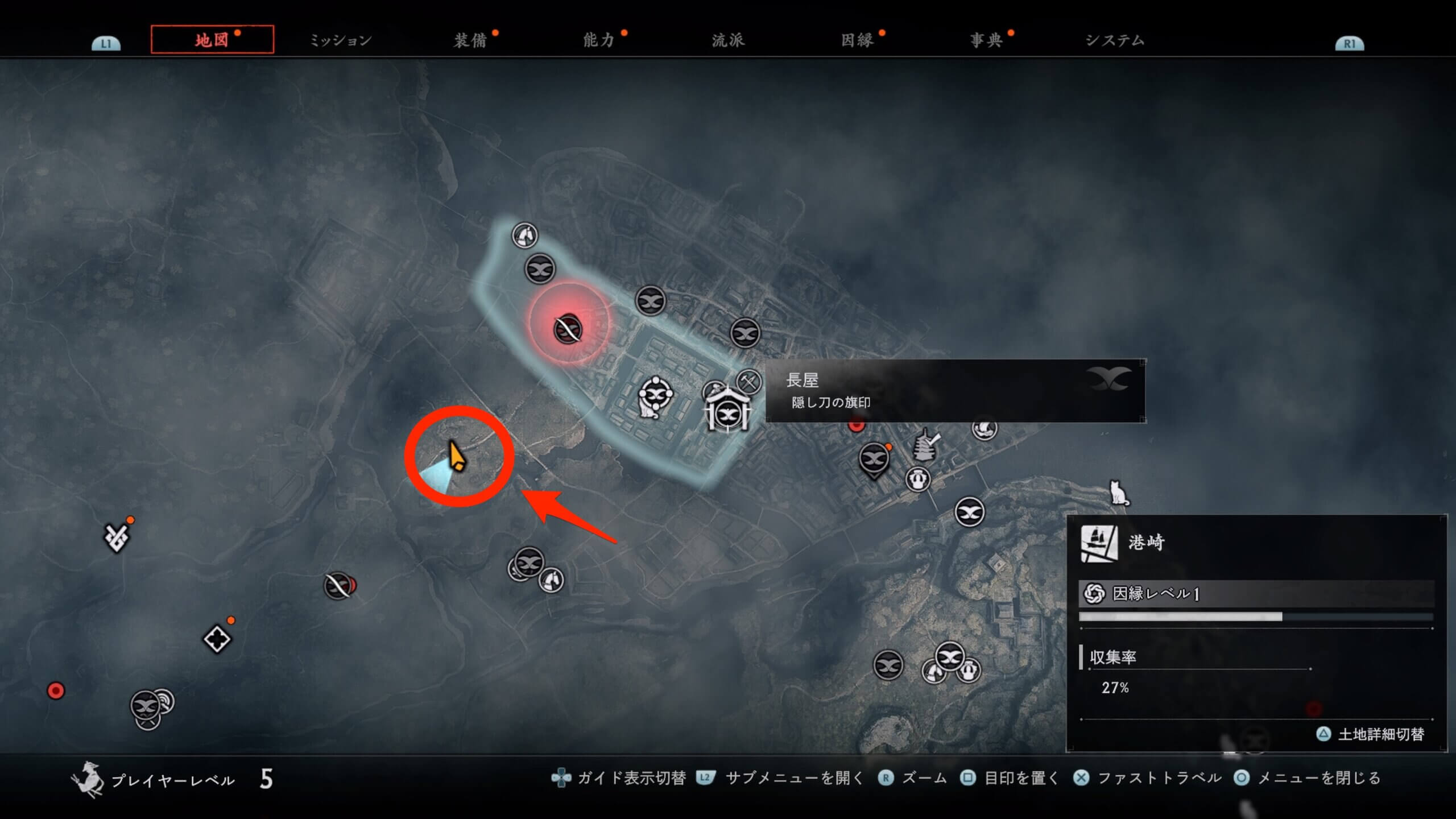This screenshot has width=1456, height=819.
Task: Select the 因縁レベル1 bond level row
Action: tap(1256, 594)
